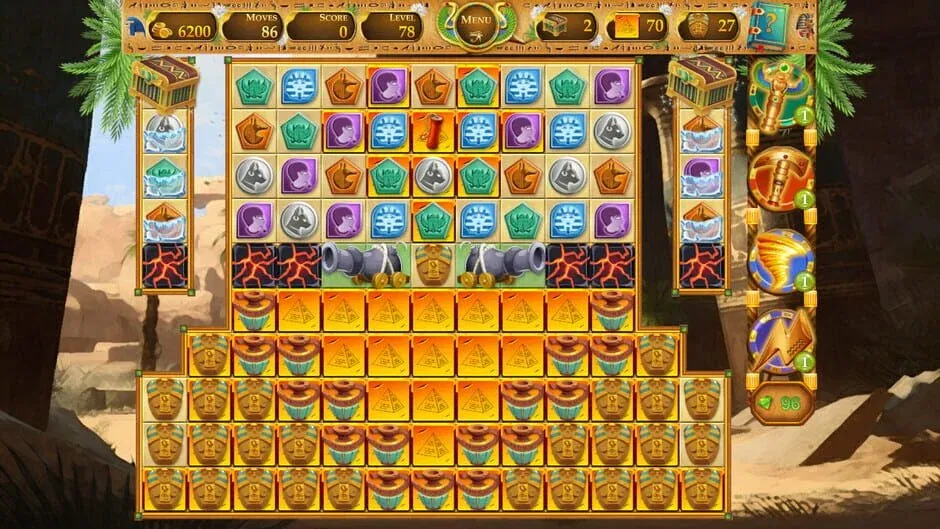Image resolution: width=940 pixels, height=529 pixels.
Task: Click the treasure chest above right column
Action: click(x=701, y=82)
